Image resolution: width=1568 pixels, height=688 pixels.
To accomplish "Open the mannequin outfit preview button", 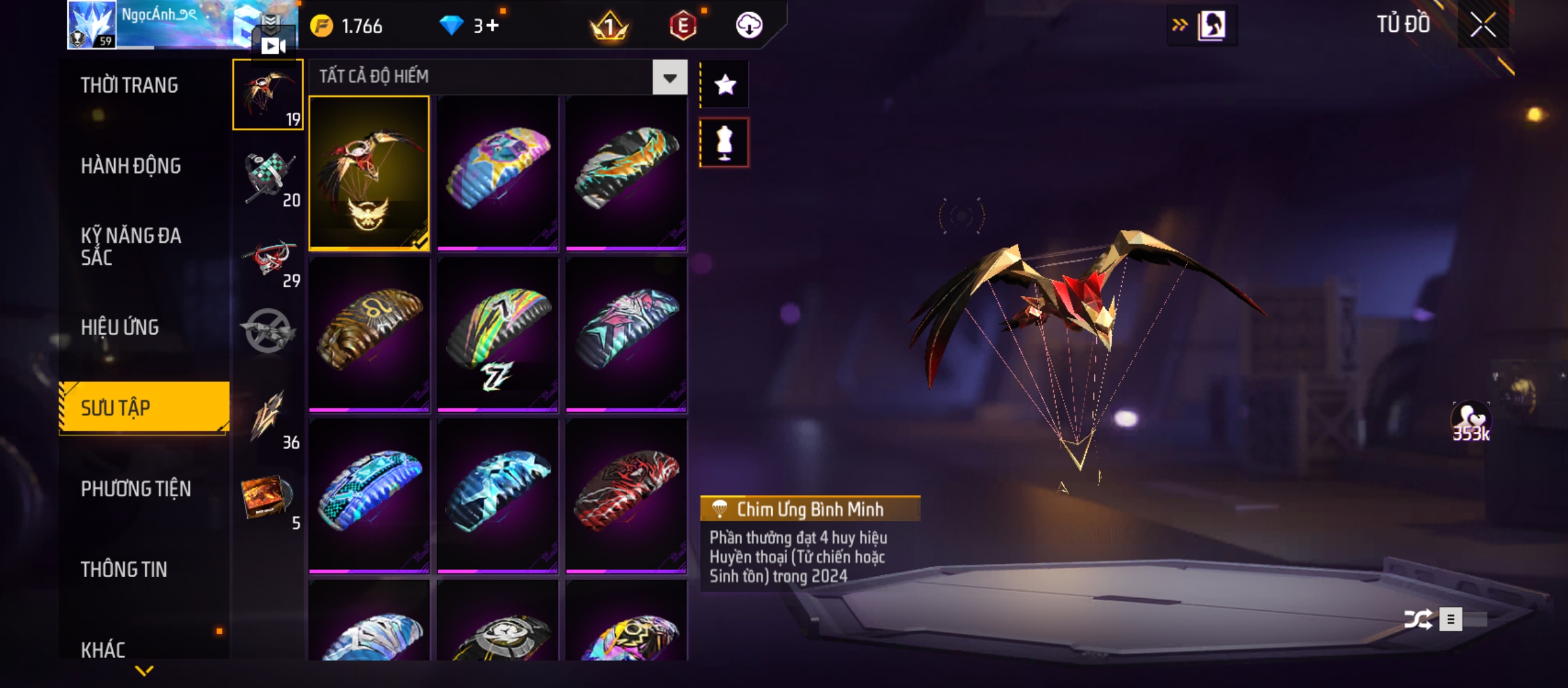I will (x=725, y=143).
